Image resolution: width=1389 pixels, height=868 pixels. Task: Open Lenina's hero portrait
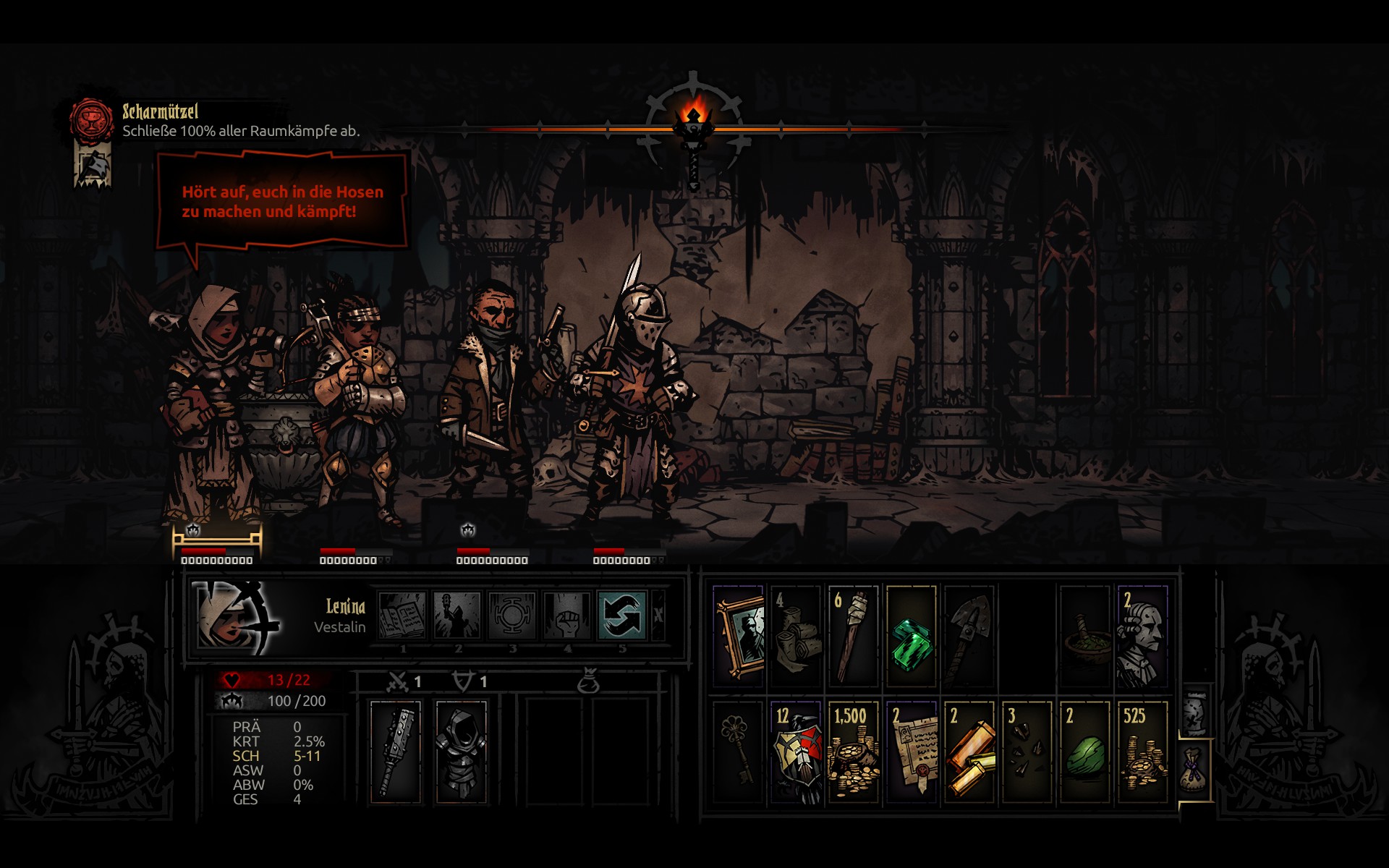[236, 616]
